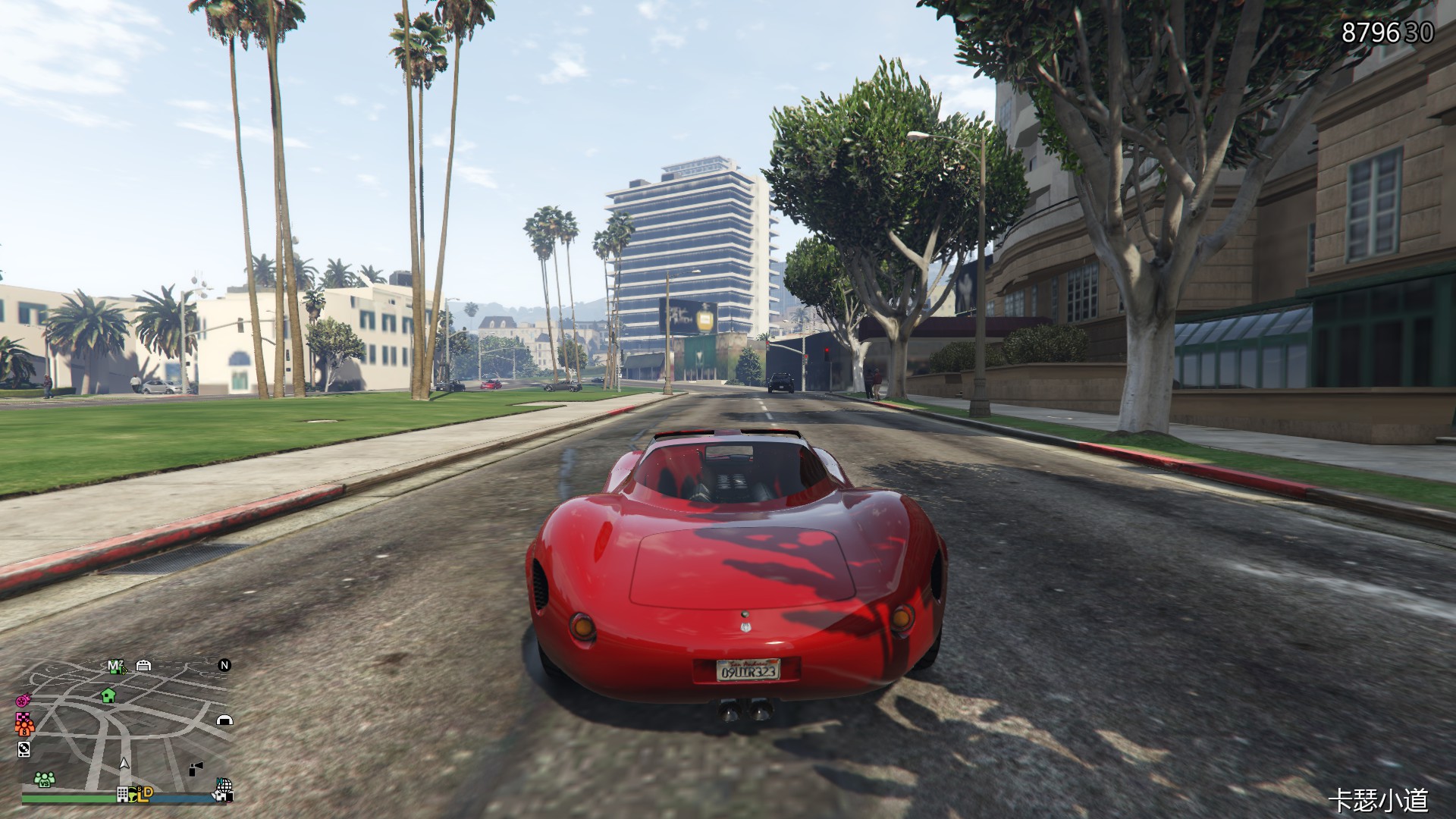Screen dimensions: 1456x819
Task: Select the white tunnel-shaped hangar marker
Action: point(224,720)
